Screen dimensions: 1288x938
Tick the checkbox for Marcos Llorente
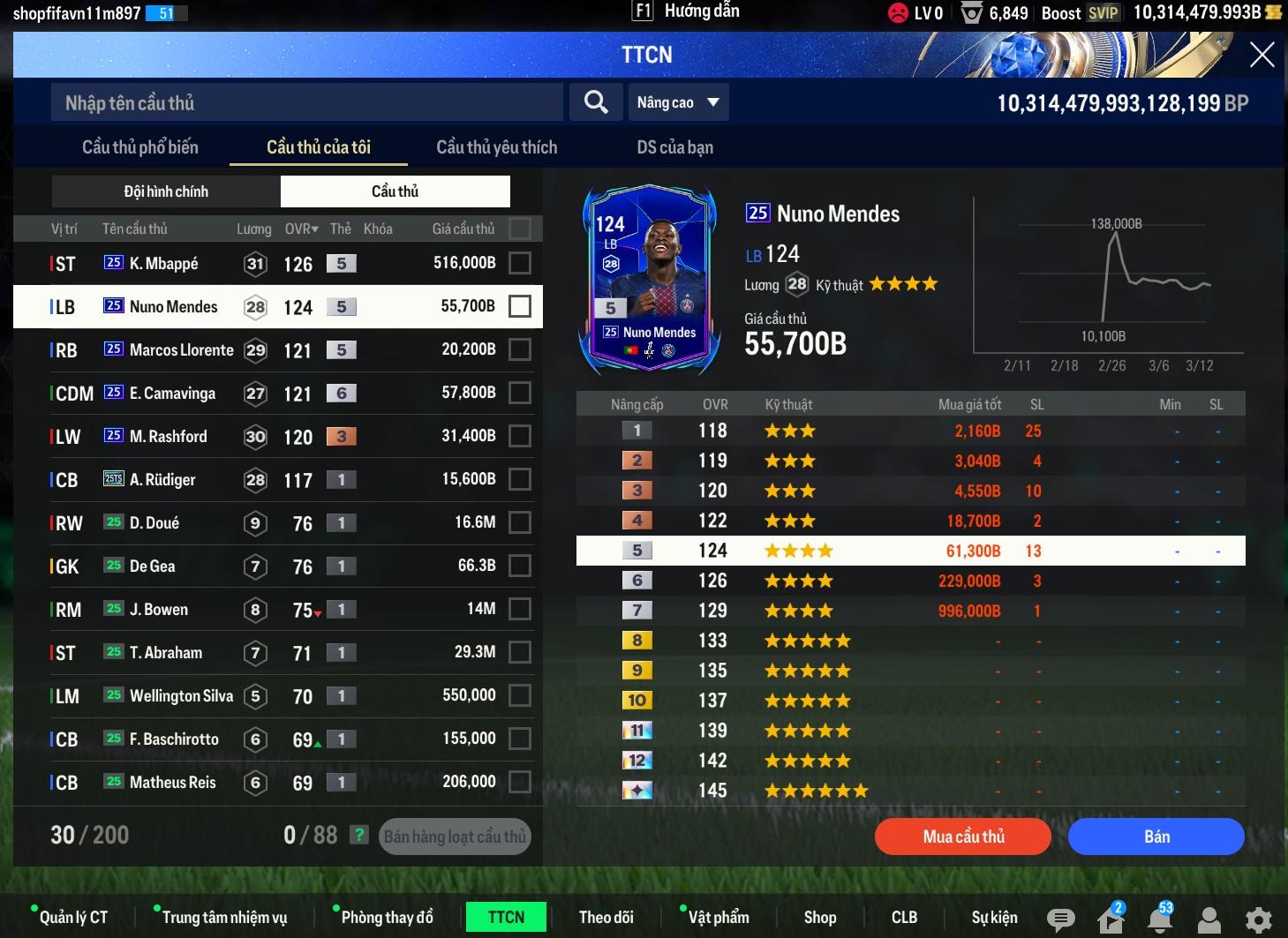520,349
